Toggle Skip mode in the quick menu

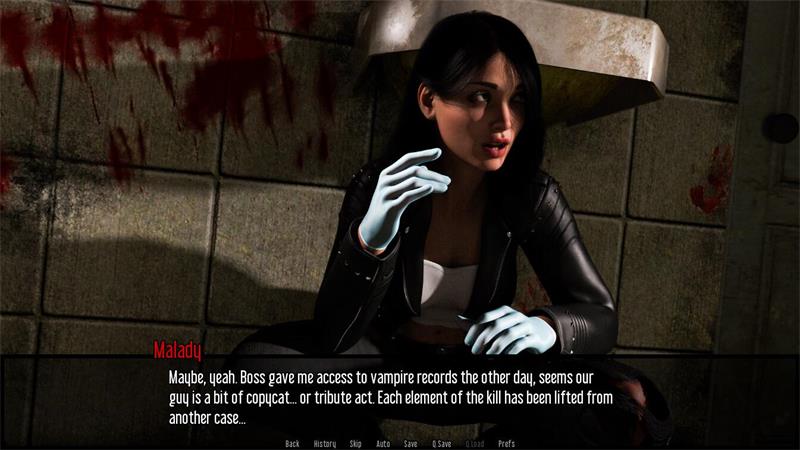pyautogui.click(x=356, y=443)
